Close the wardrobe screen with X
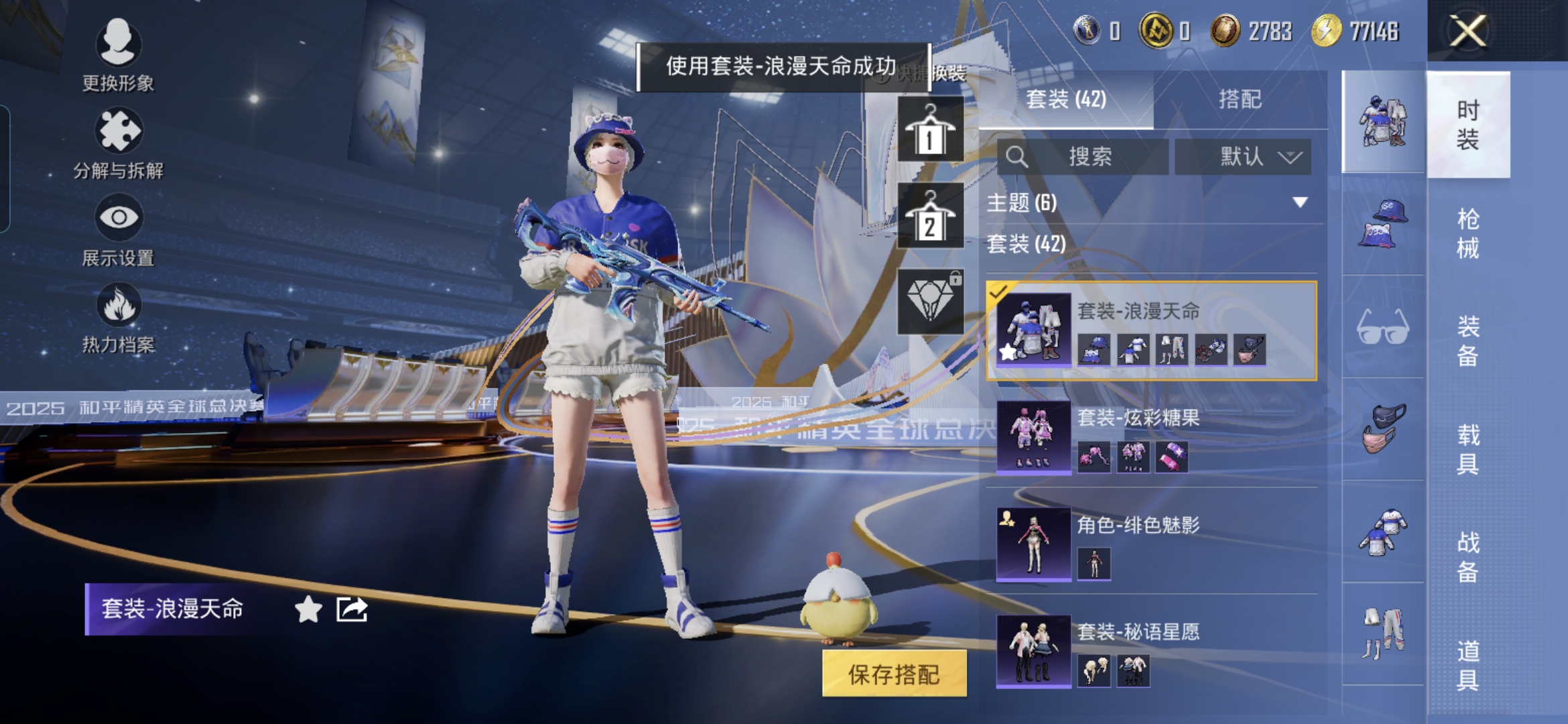 pyautogui.click(x=1467, y=32)
